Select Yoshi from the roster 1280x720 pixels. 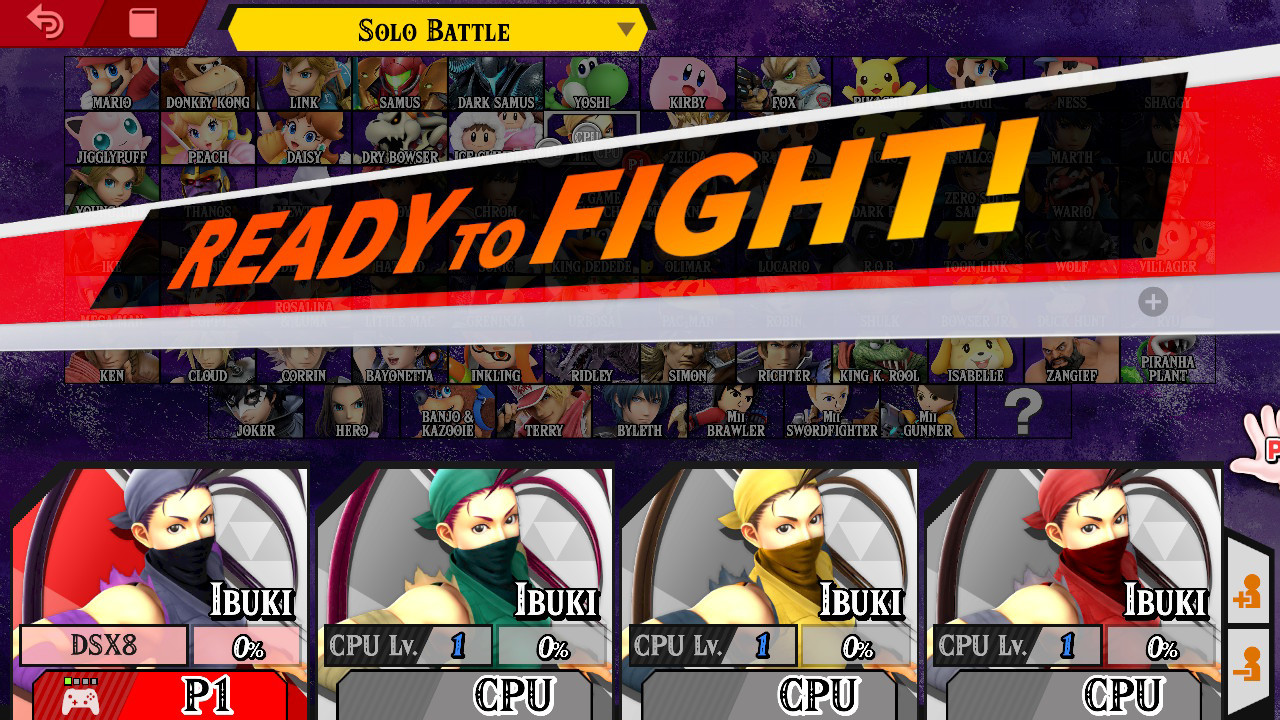pyautogui.click(x=592, y=85)
